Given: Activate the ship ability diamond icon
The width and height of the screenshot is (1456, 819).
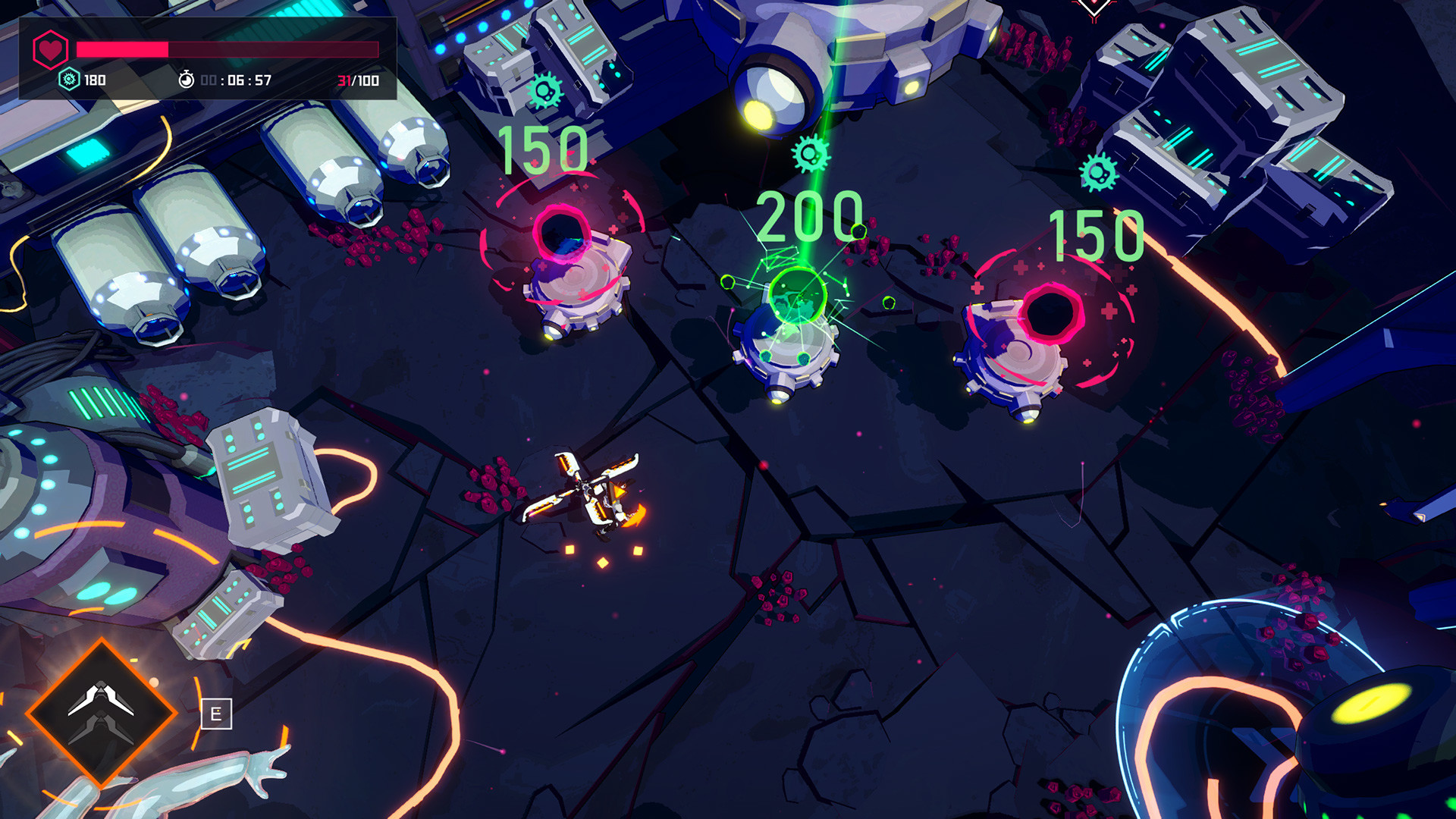Looking at the screenshot, I should click(x=101, y=712).
